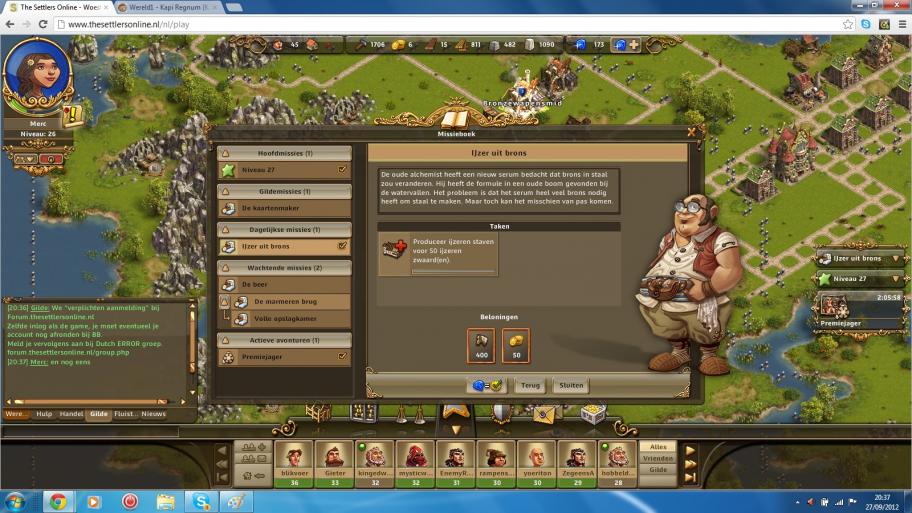Switch to the Hulp chat tab
Viewport: 912px width, 513px height.
pyautogui.click(x=44, y=413)
